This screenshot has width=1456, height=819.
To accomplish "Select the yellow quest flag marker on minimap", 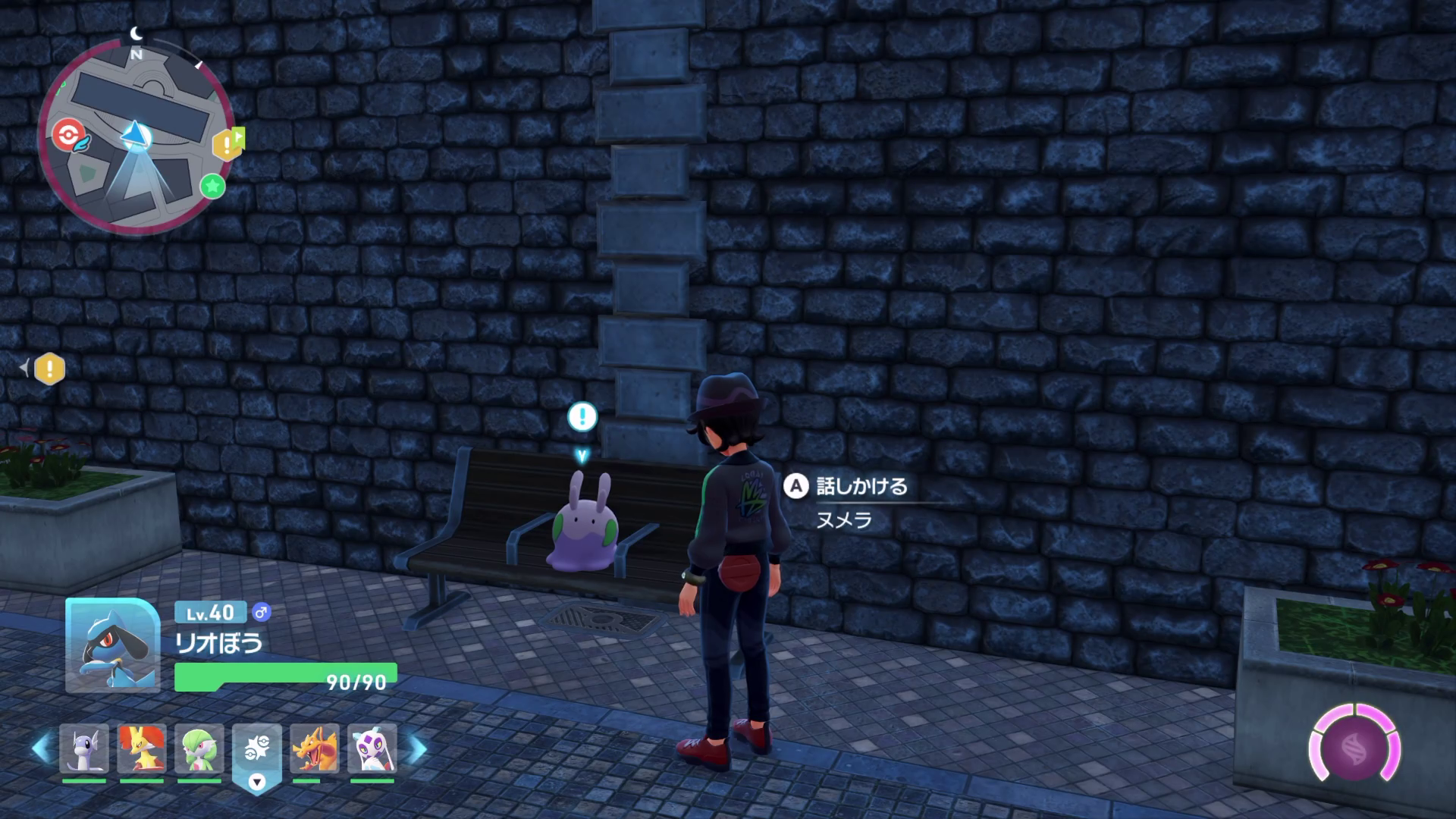I will [x=228, y=143].
